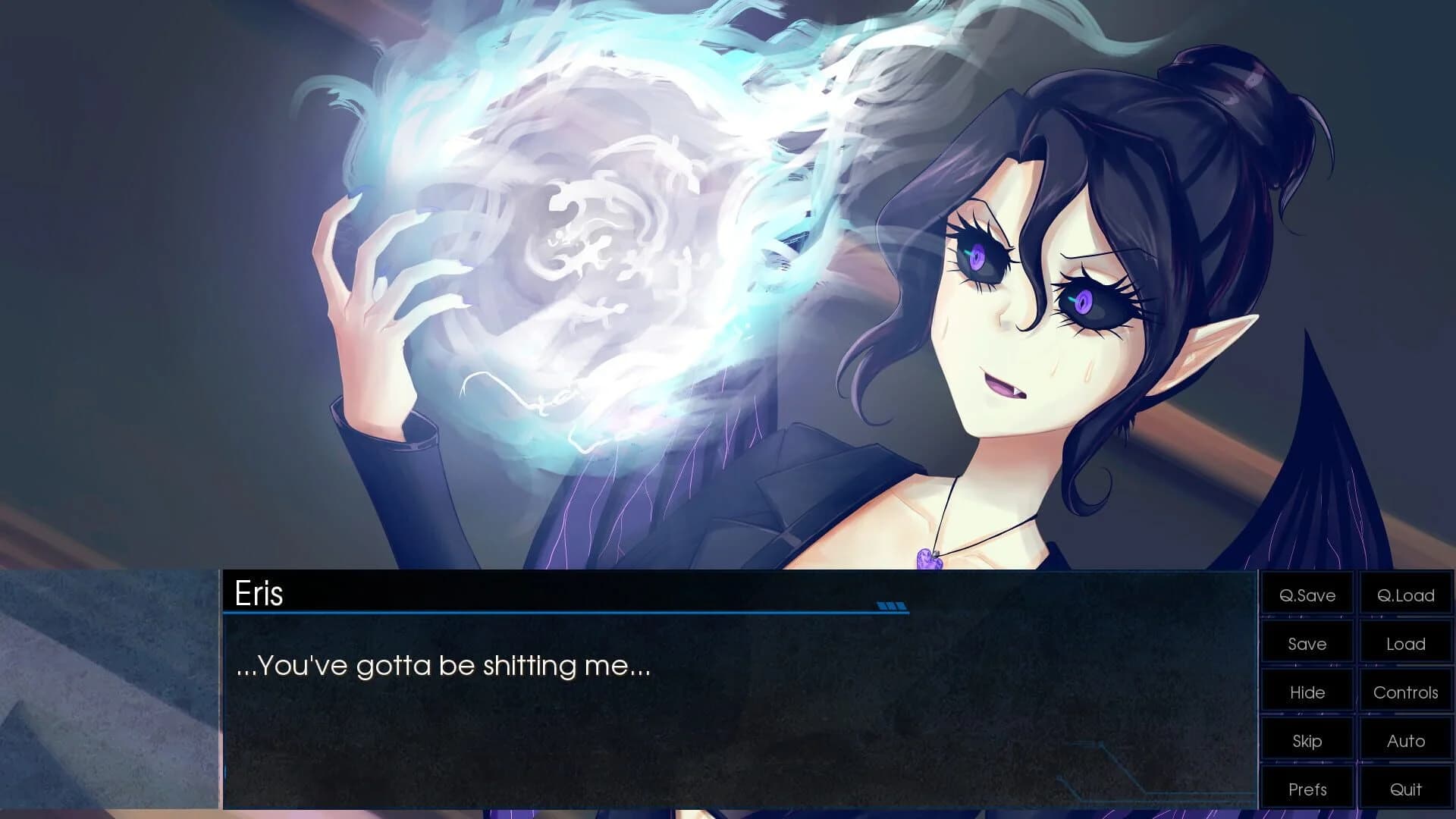The height and width of the screenshot is (819, 1456).
Task: View the Controls screen
Action: (x=1406, y=692)
